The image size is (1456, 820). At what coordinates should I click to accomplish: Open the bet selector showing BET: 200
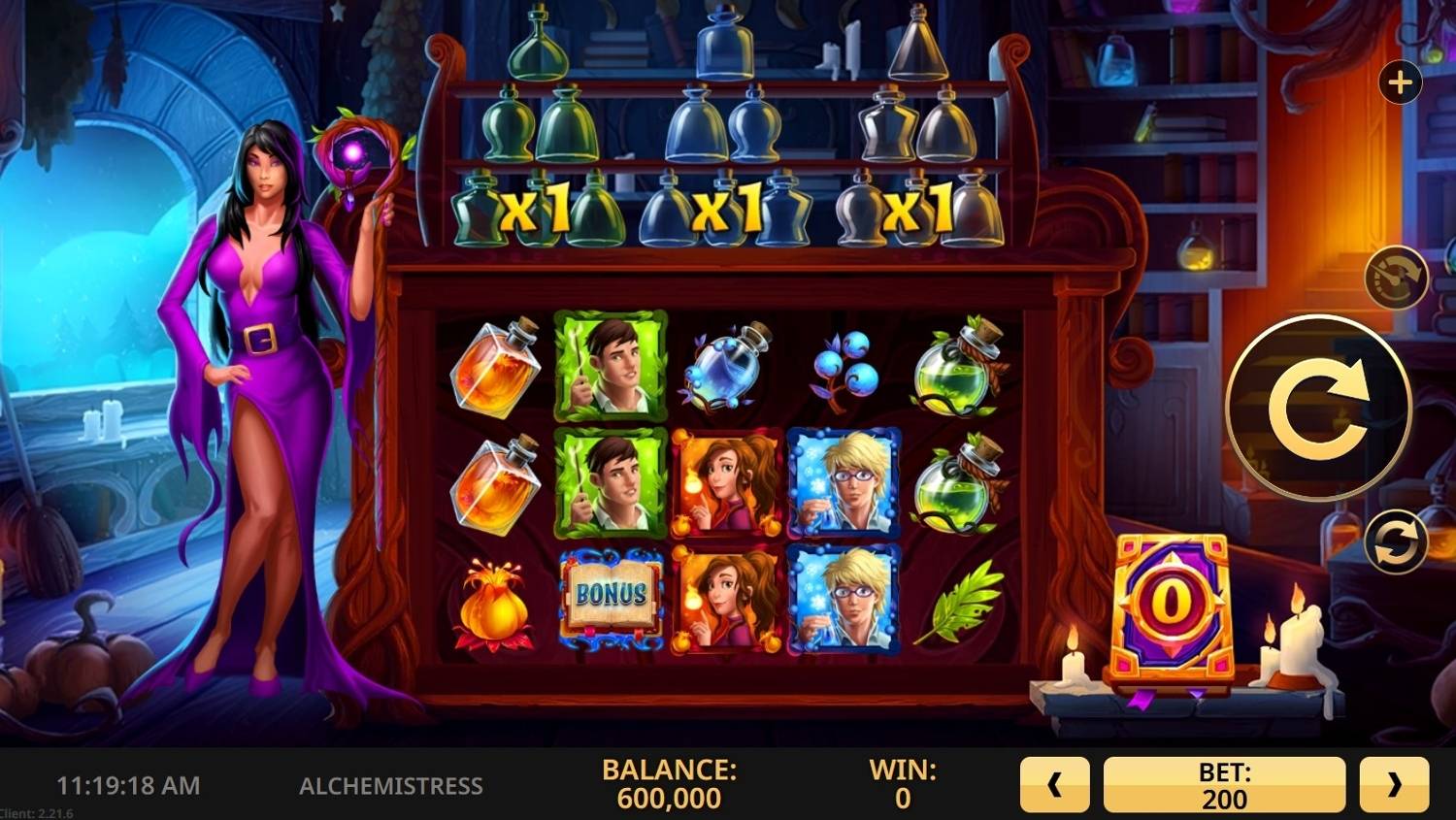tap(1225, 783)
